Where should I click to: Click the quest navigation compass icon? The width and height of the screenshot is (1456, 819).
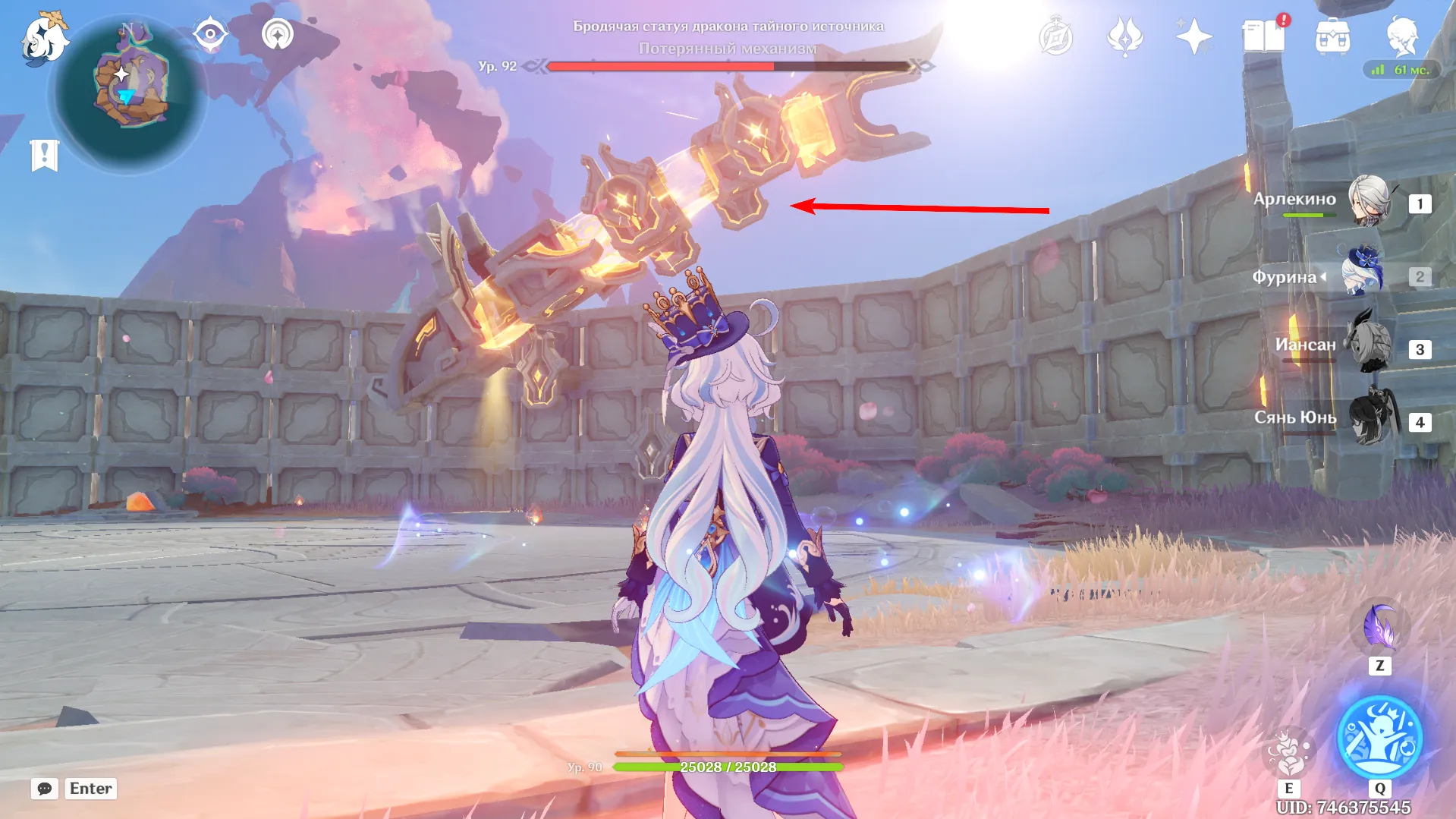click(210, 32)
